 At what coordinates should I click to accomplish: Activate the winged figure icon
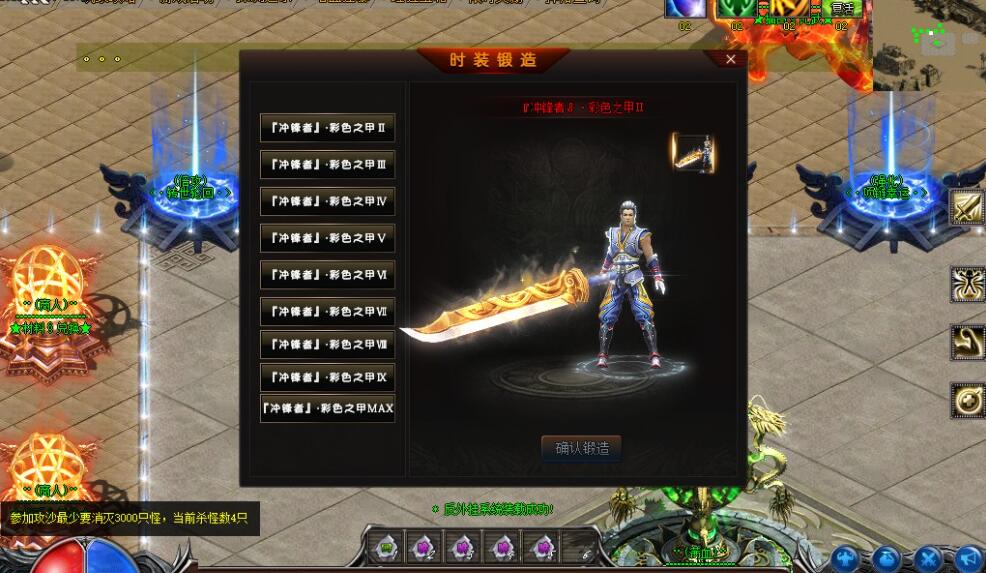tap(967, 284)
